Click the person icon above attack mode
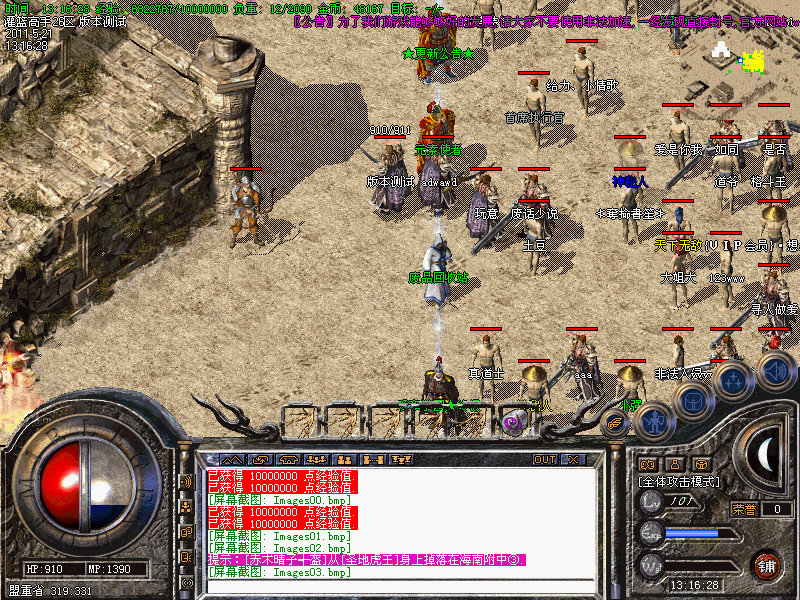The width and height of the screenshot is (800, 600). (675, 464)
